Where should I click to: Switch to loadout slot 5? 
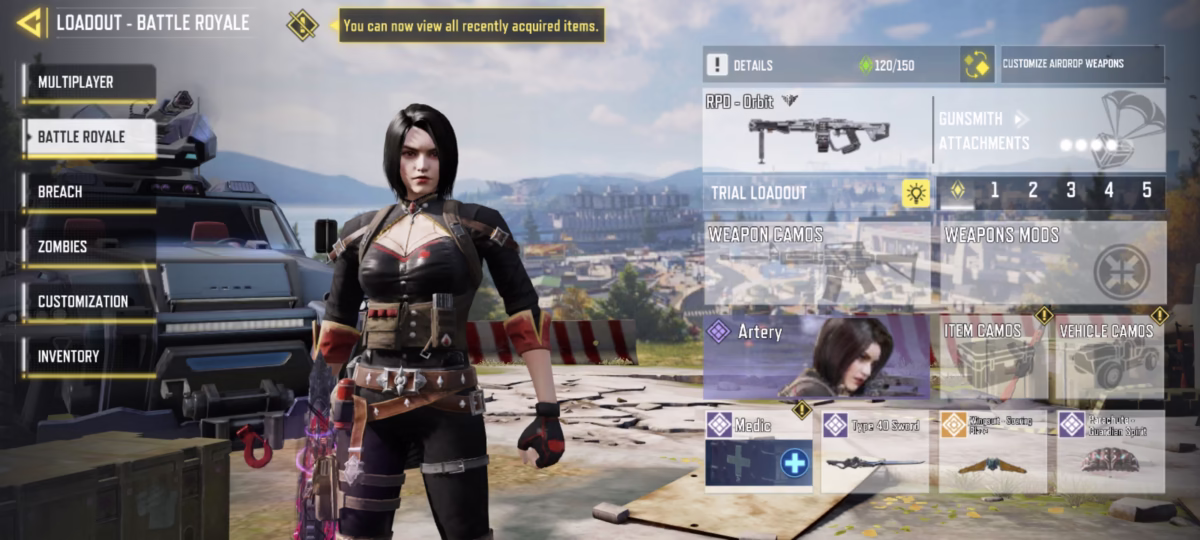[x=1146, y=191]
